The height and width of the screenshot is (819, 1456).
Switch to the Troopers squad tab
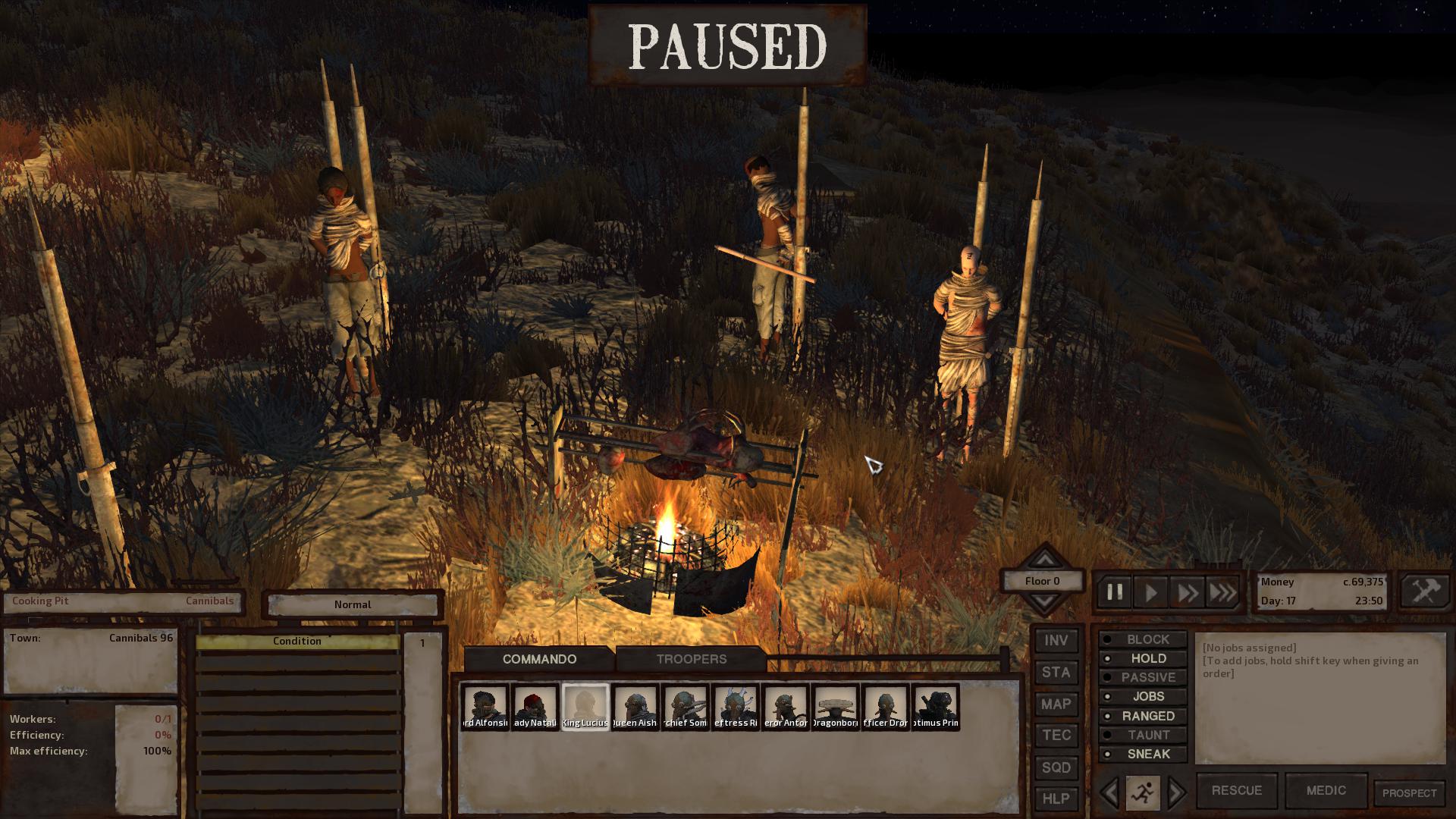pyautogui.click(x=691, y=659)
